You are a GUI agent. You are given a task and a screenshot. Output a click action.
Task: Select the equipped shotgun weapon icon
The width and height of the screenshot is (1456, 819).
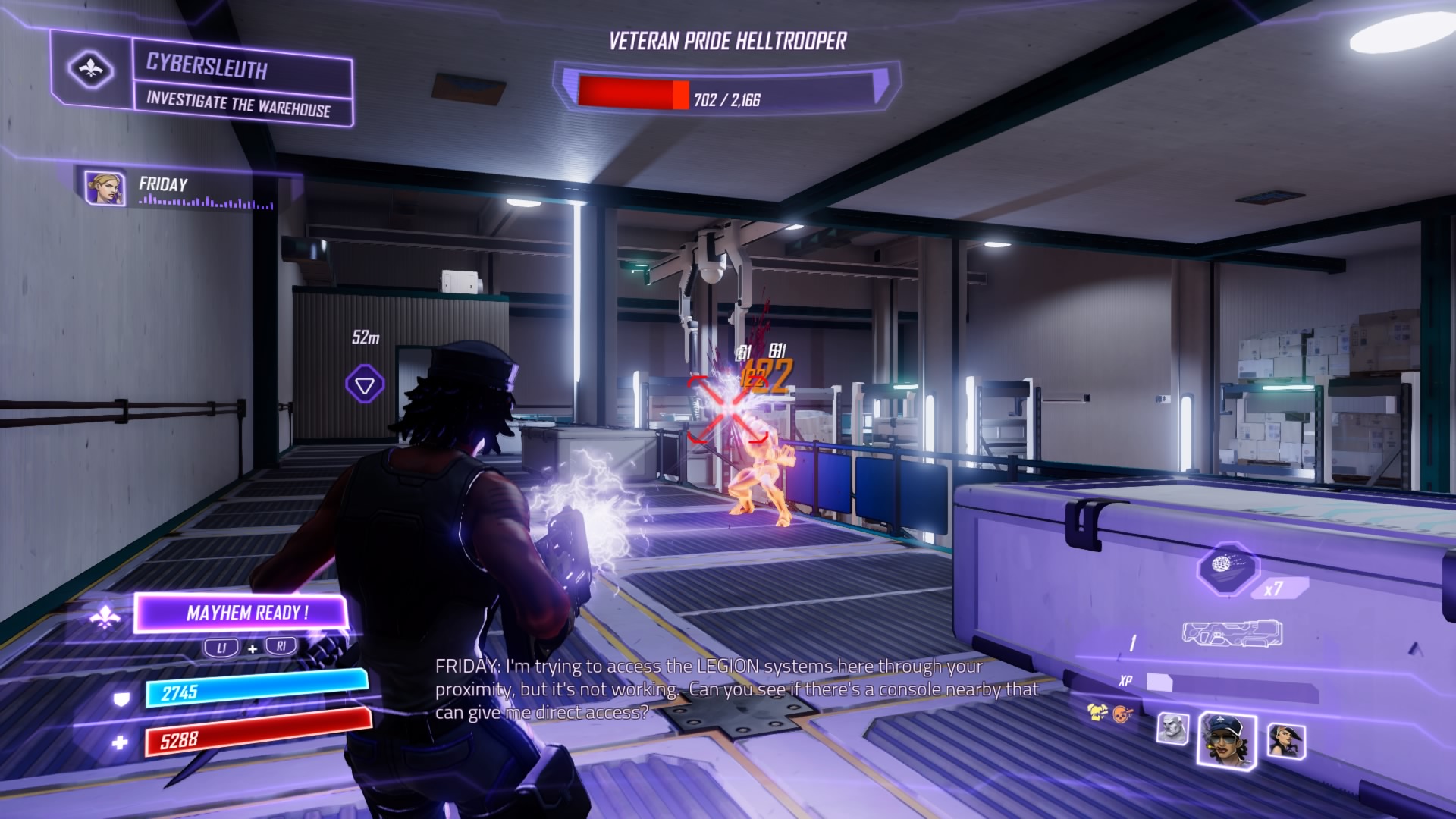point(1232,634)
